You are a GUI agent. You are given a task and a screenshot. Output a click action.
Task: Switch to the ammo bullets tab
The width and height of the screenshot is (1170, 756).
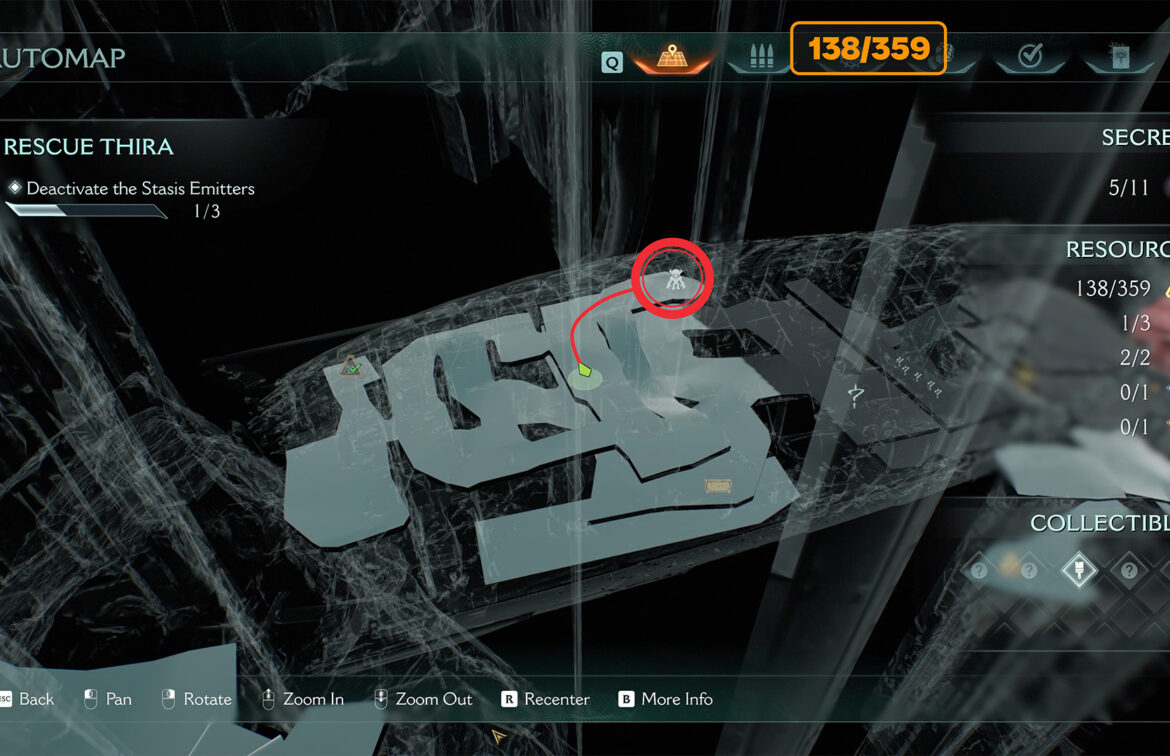coord(760,58)
